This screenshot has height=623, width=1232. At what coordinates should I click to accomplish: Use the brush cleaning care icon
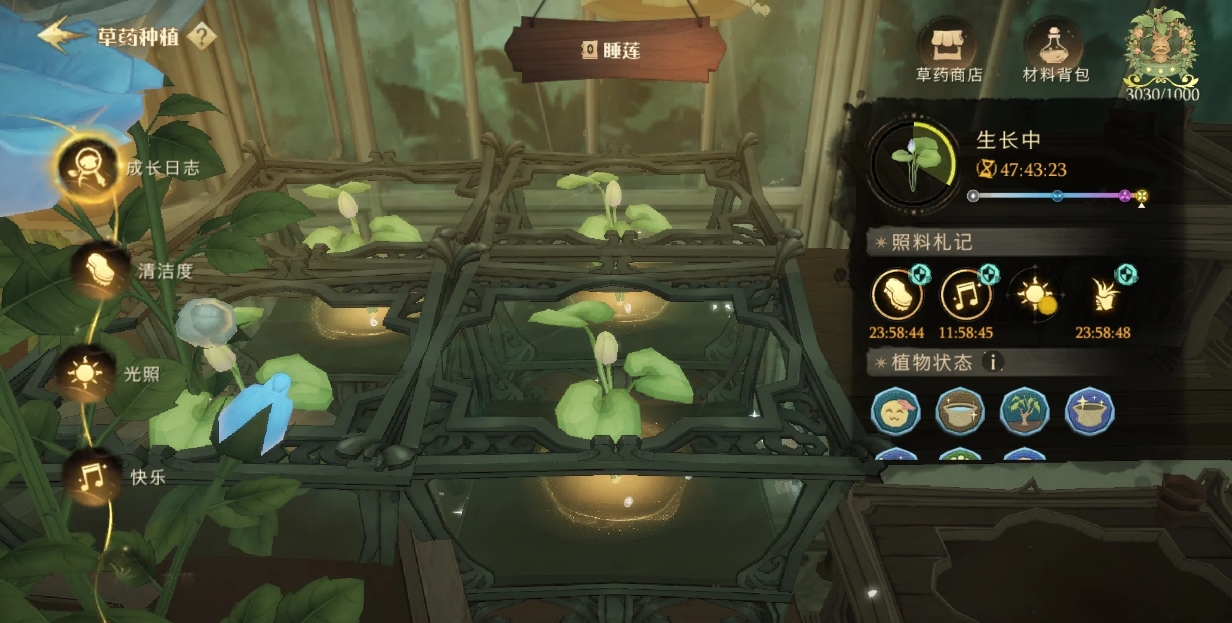[897, 295]
